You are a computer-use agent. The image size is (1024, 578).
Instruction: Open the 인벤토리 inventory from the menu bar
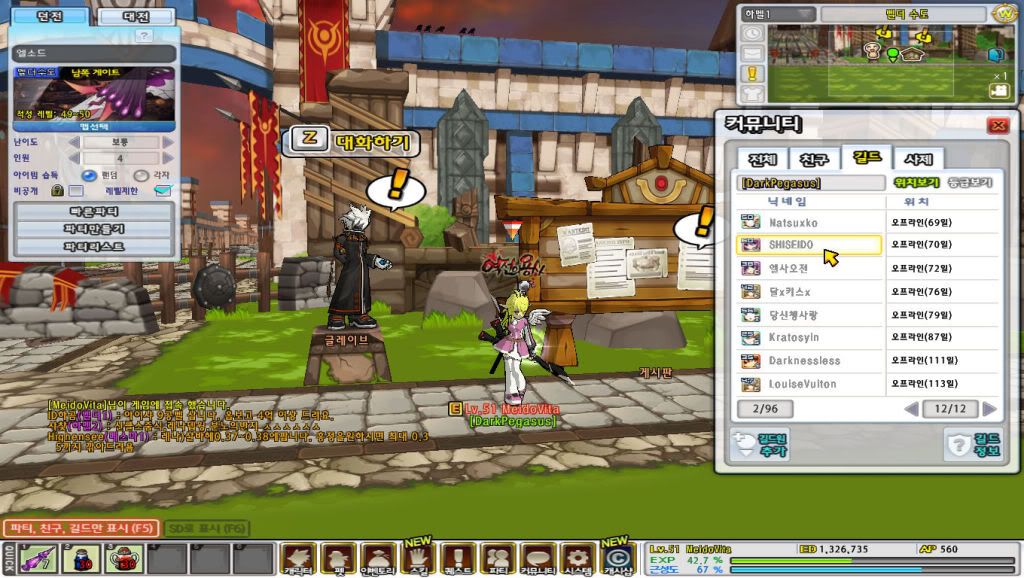click(x=378, y=557)
